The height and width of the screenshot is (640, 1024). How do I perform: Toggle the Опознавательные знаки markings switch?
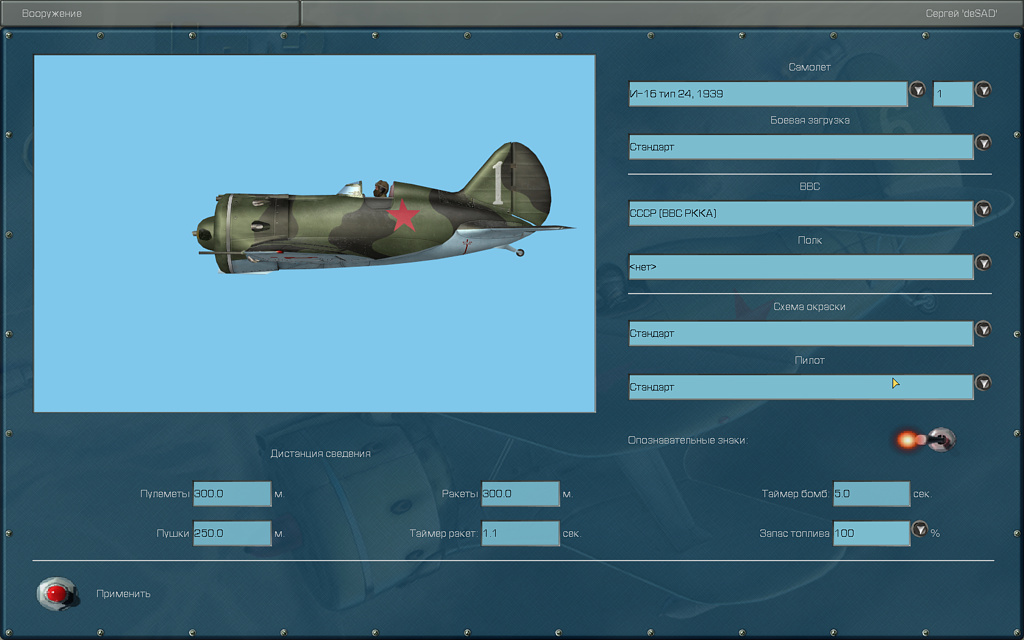click(940, 438)
